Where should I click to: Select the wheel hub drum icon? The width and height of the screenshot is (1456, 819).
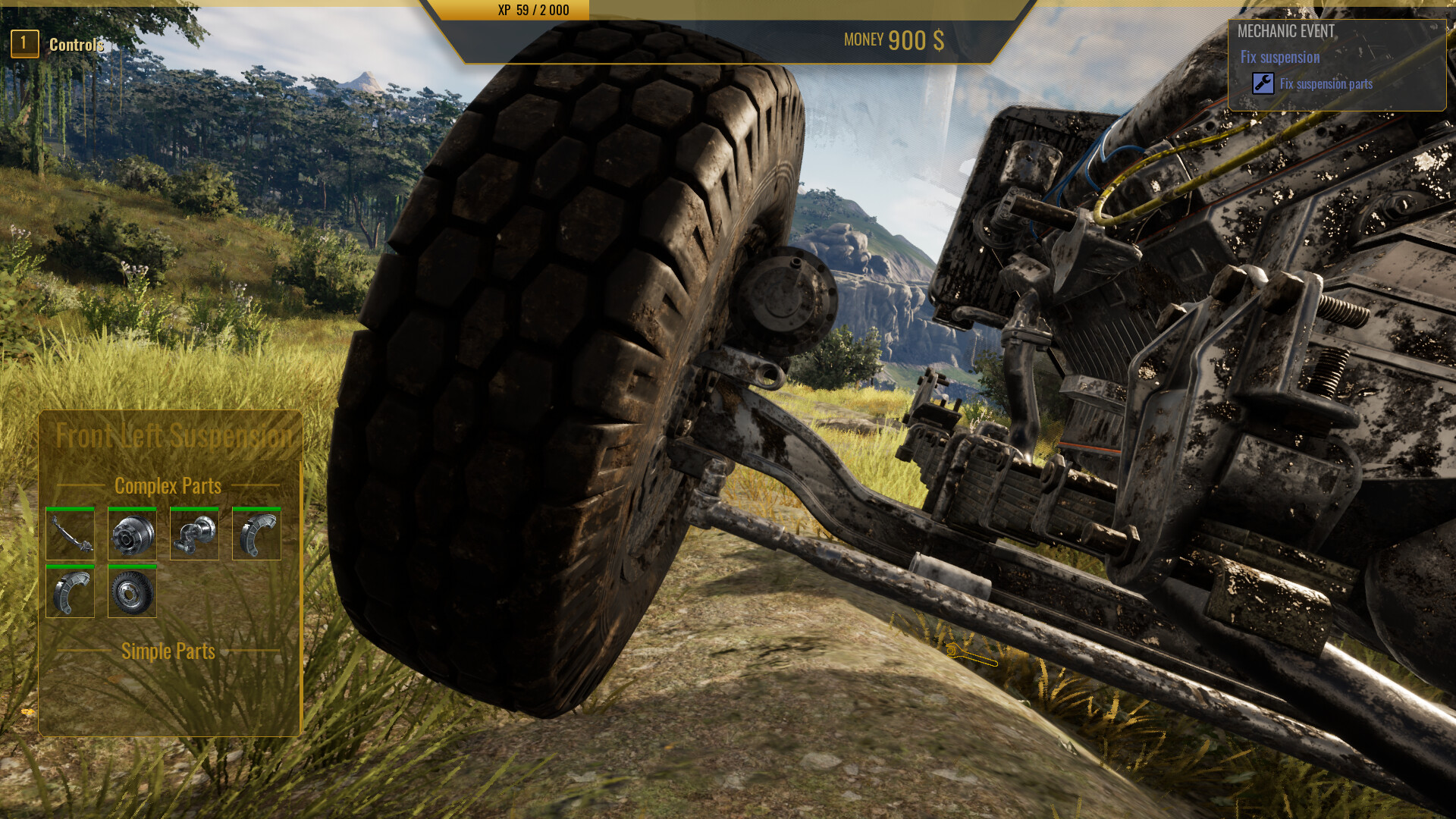pos(132,533)
